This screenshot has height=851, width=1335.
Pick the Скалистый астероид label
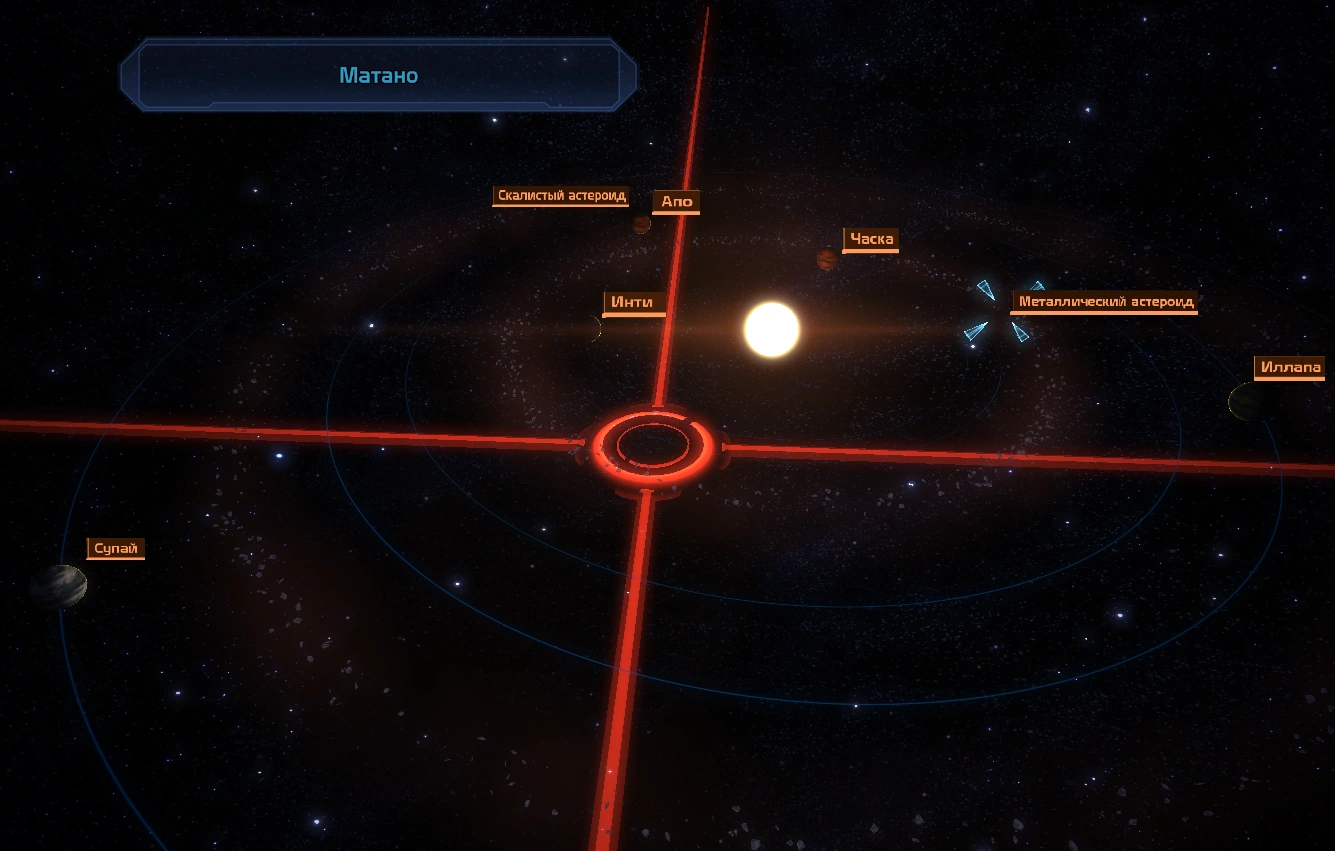click(x=561, y=196)
